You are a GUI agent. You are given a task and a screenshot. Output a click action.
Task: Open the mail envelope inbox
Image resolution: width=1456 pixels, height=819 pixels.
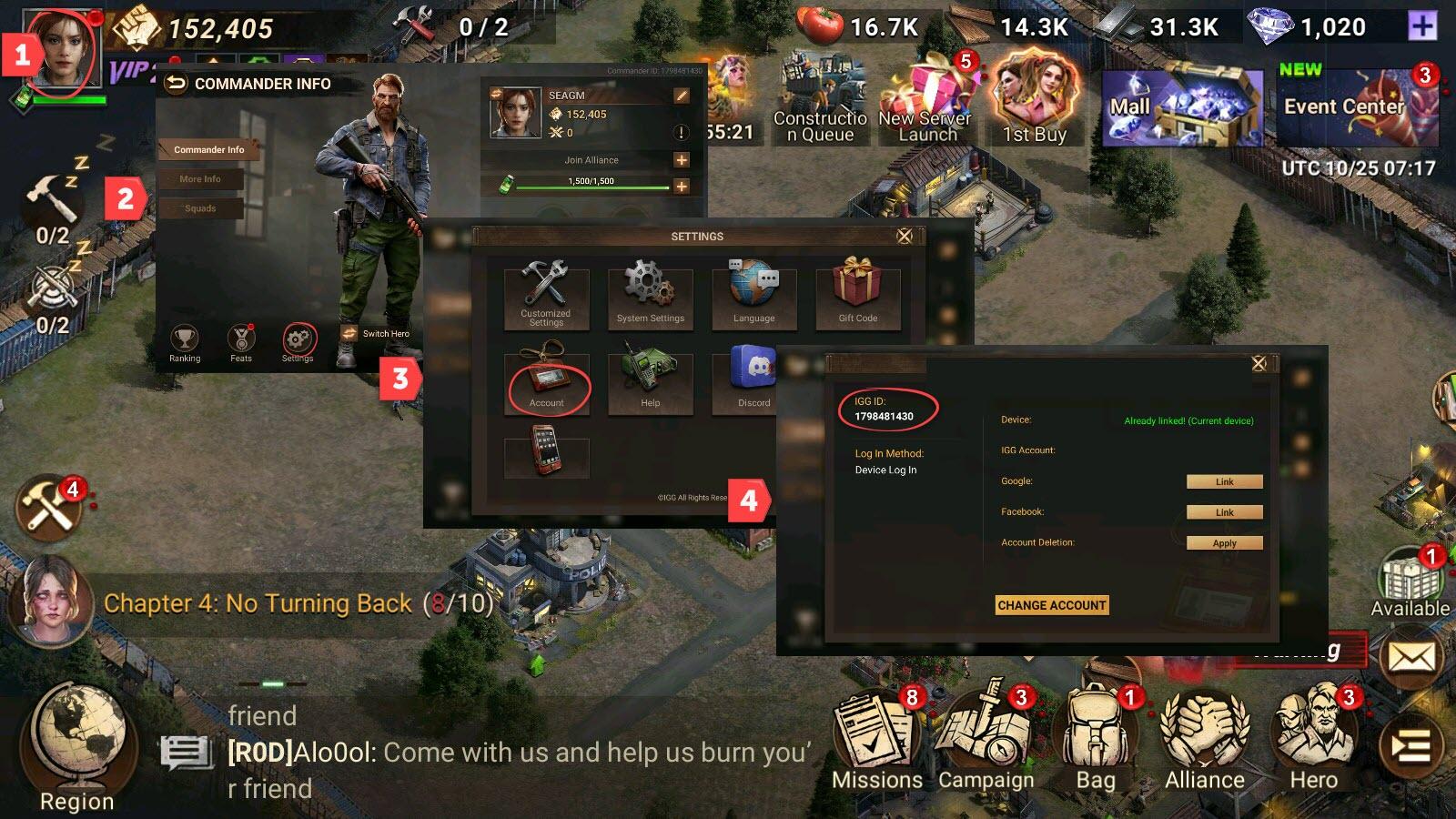point(1411,657)
